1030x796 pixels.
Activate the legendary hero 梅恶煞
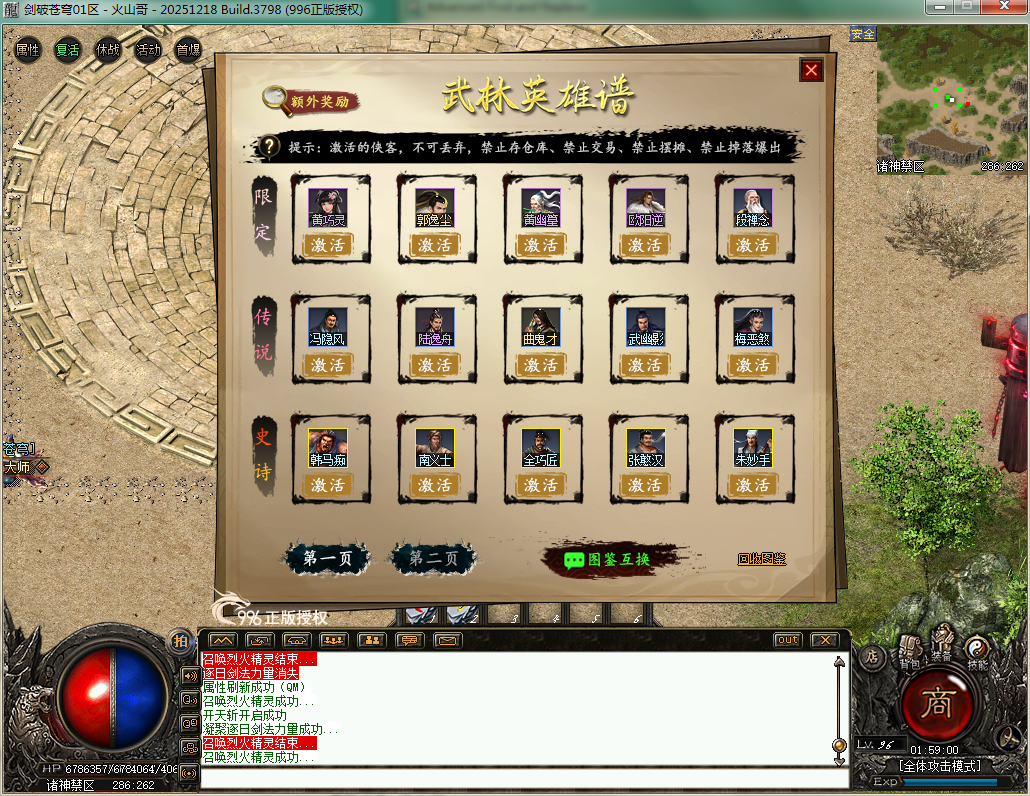click(753, 365)
